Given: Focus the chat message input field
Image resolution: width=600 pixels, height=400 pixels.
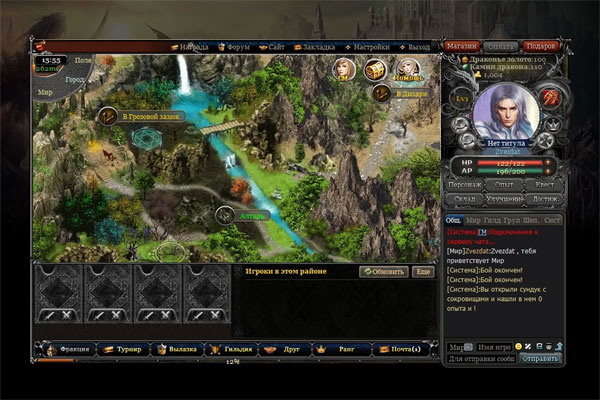Looking at the screenshot, I should [482, 357].
